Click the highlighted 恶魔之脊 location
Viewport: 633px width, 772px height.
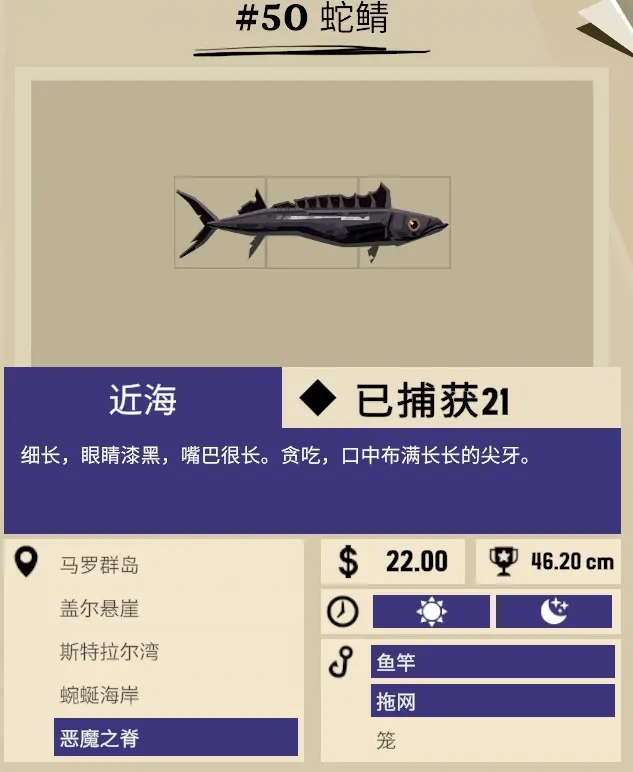click(x=176, y=738)
